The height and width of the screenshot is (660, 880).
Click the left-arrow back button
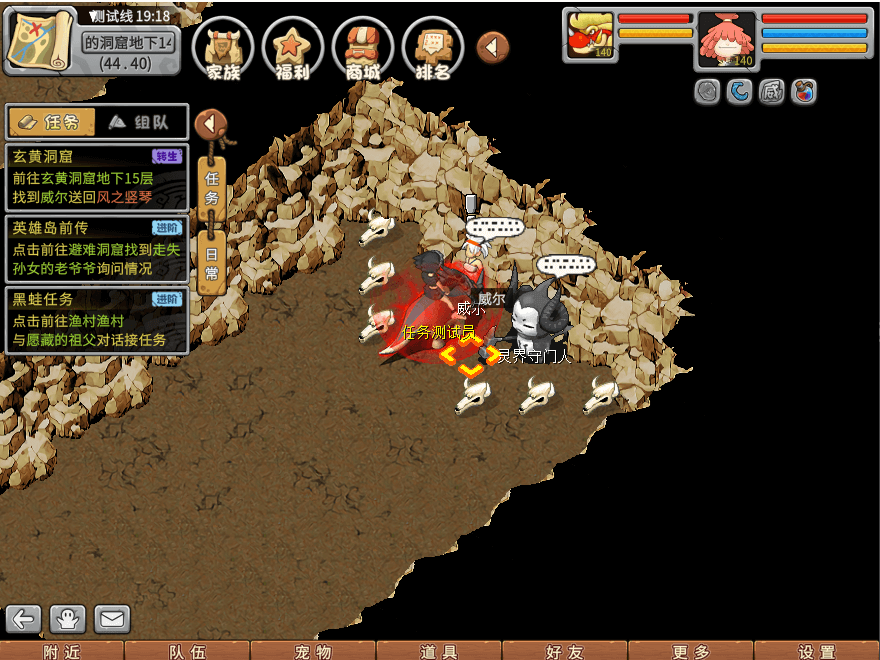click(x=24, y=619)
